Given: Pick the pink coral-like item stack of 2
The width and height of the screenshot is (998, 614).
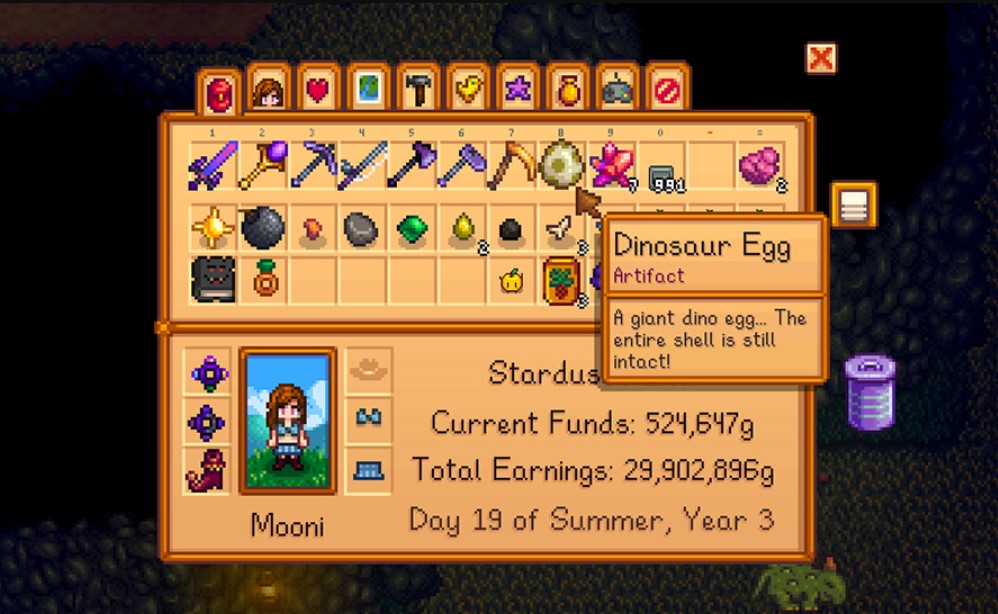Looking at the screenshot, I should [762, 166].
